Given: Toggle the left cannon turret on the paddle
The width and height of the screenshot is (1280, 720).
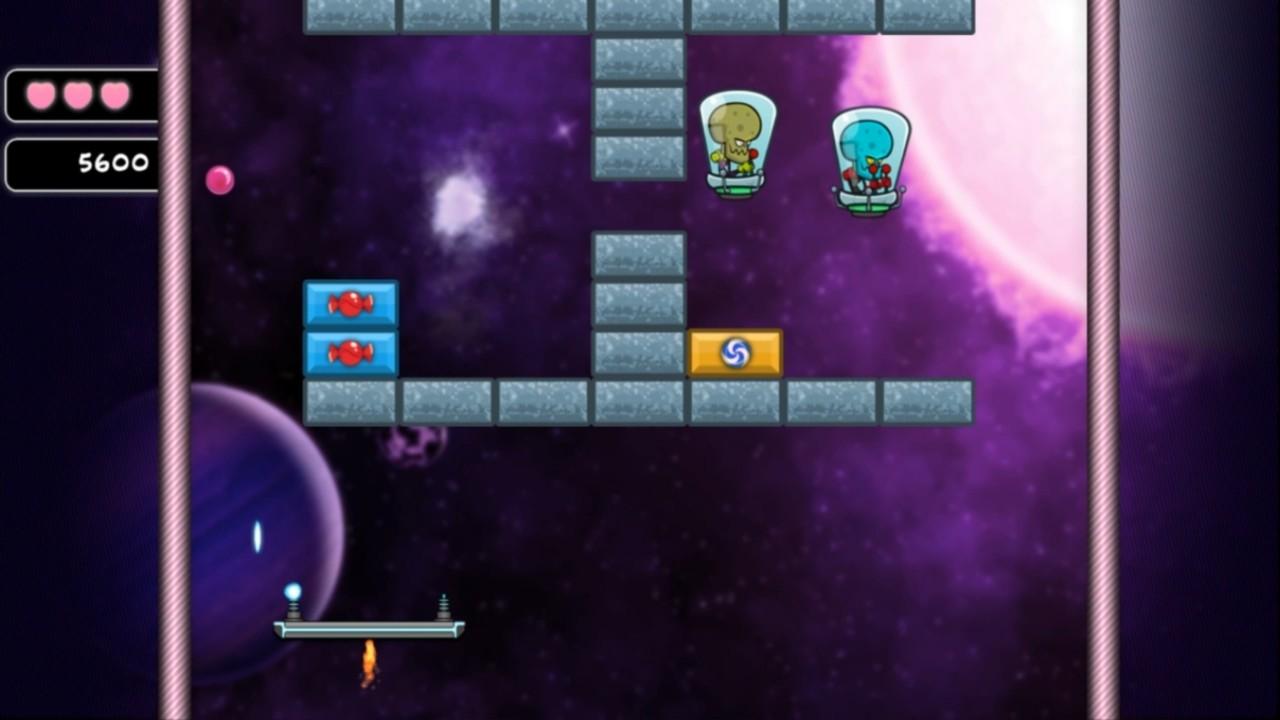Looking at the screenshot, I should pos(294,607).
